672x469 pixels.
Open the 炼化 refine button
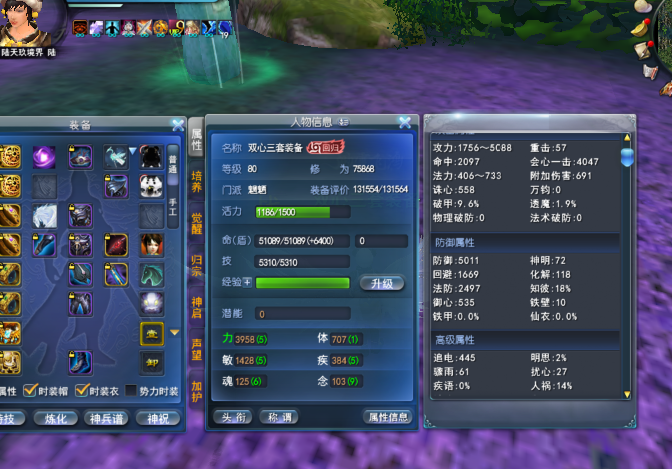(x=57, y=418)
